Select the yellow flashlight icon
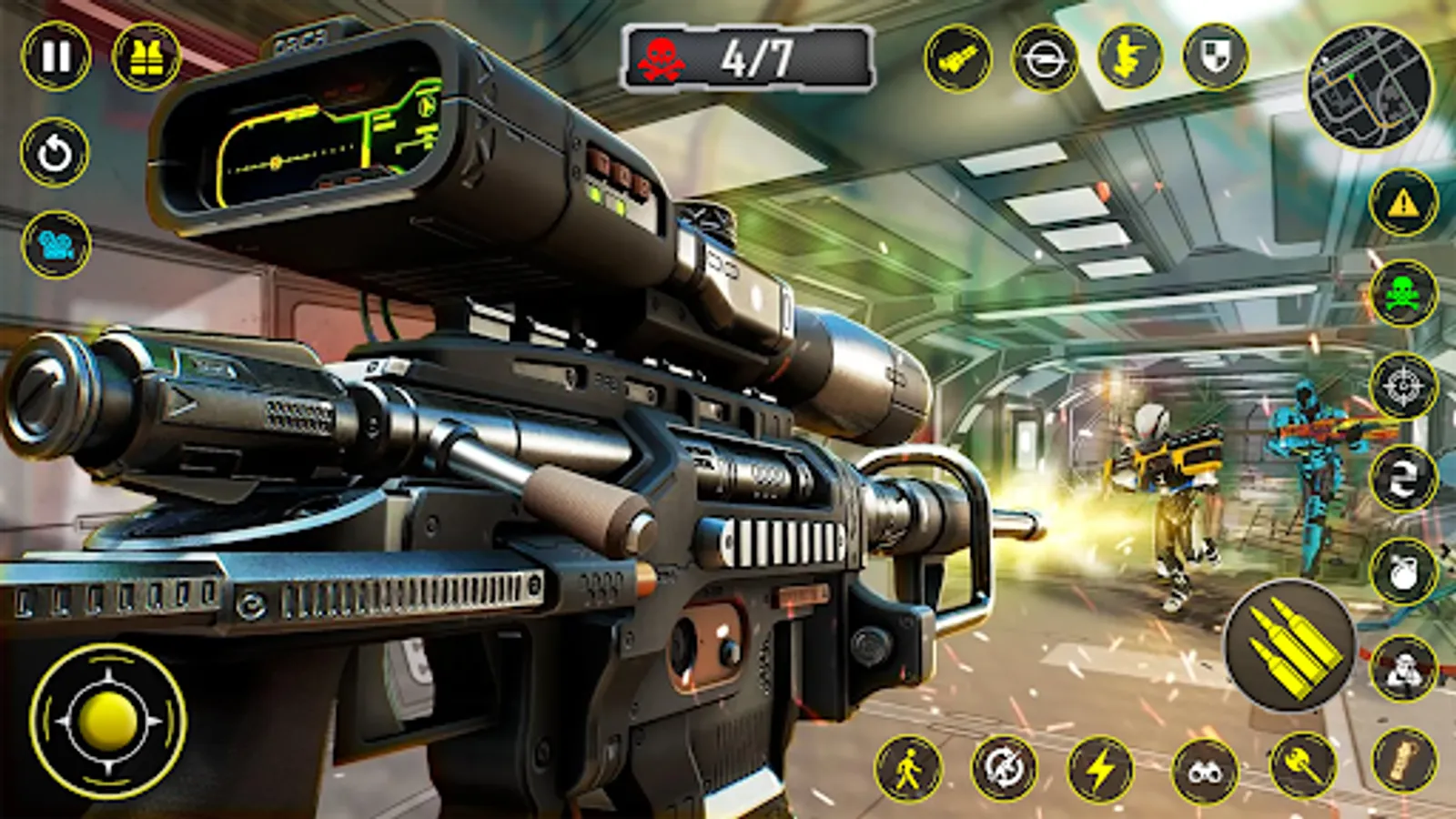This screenshot has height=819, width=1456. click(957, 58)
